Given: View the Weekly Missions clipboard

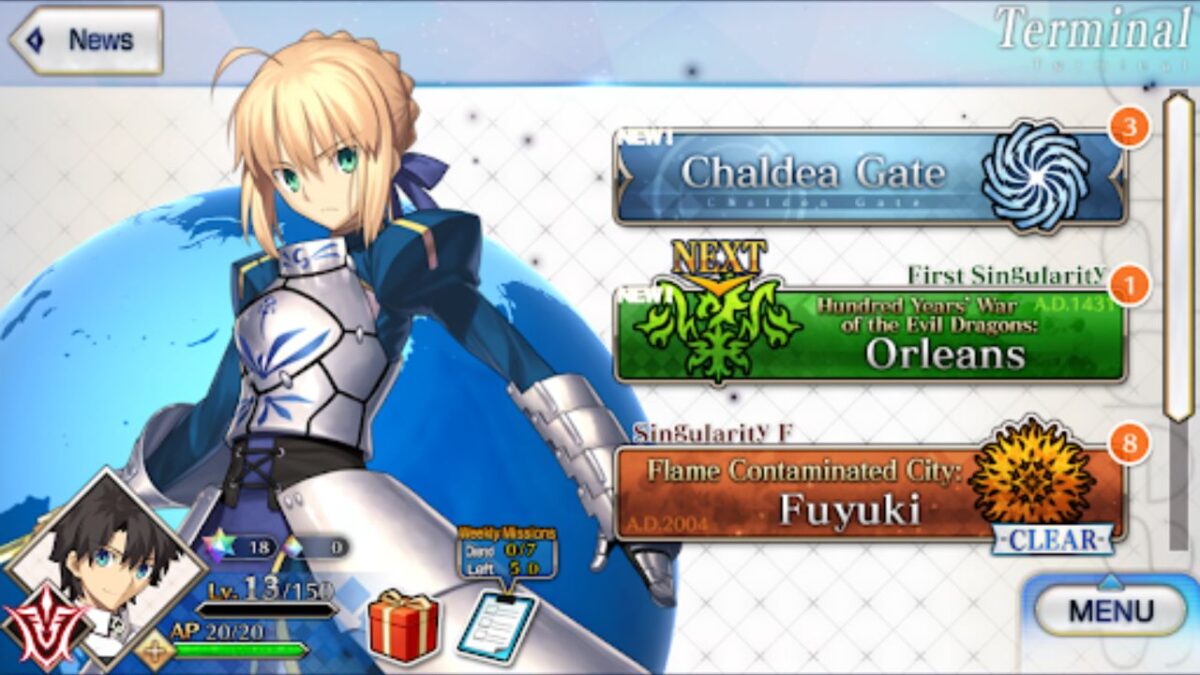Looking at the screenshot, I should (497, 627).
